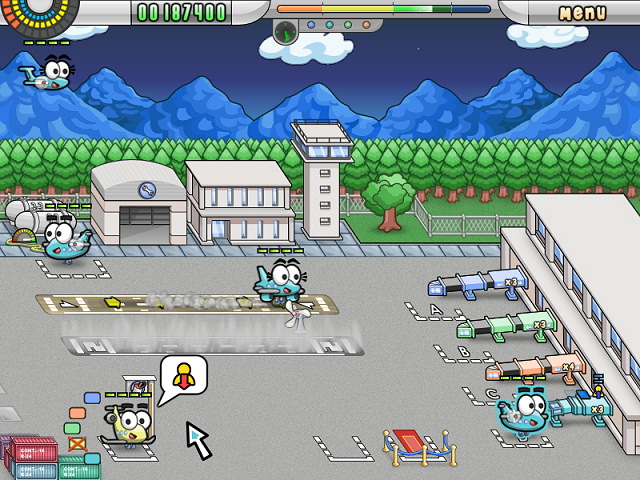Select the teal plane parked at the gate
The height and width of the screenshot is (480, 640).
[x=526, y=410]
